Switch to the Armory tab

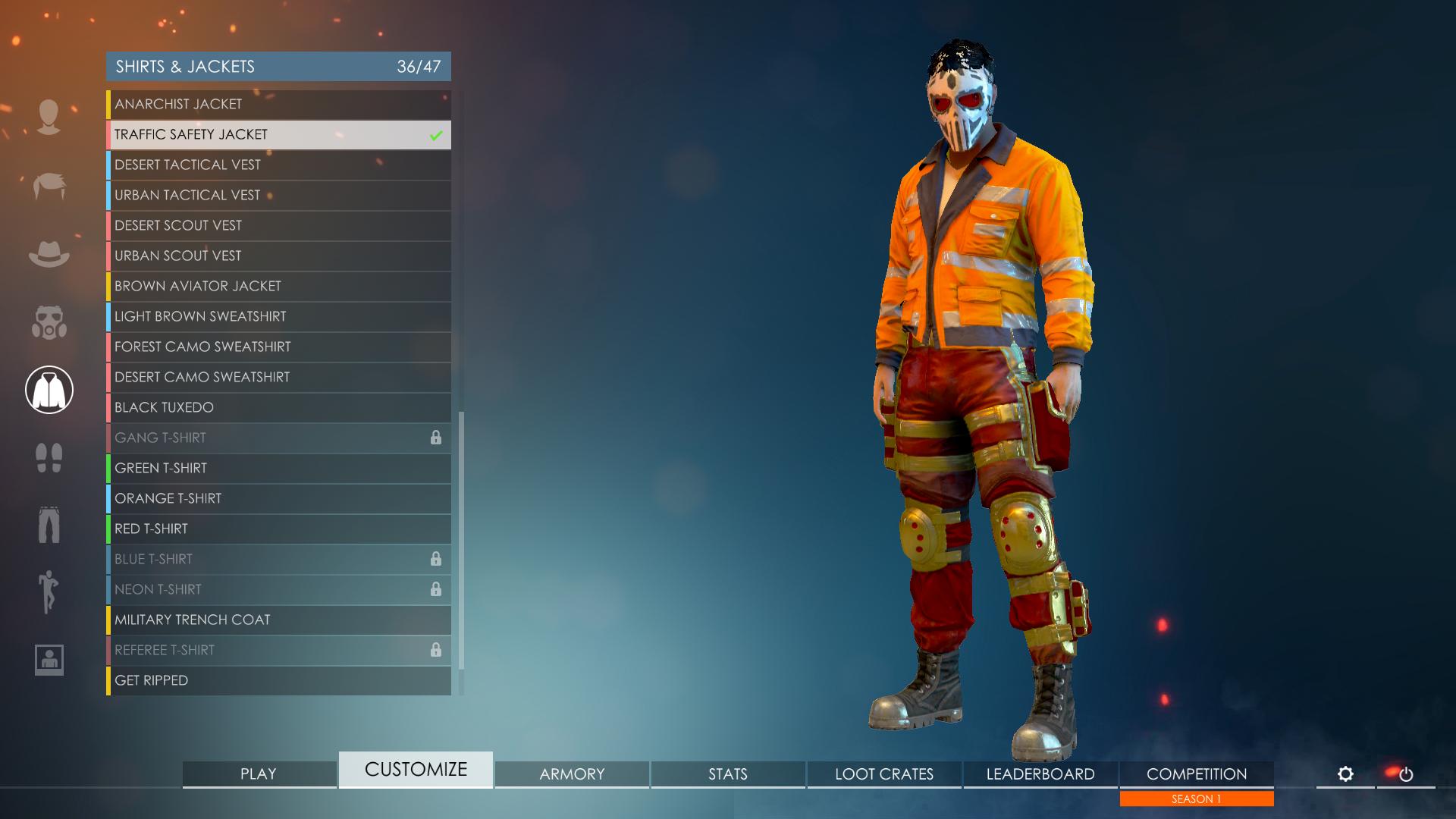tap(571, 774)
